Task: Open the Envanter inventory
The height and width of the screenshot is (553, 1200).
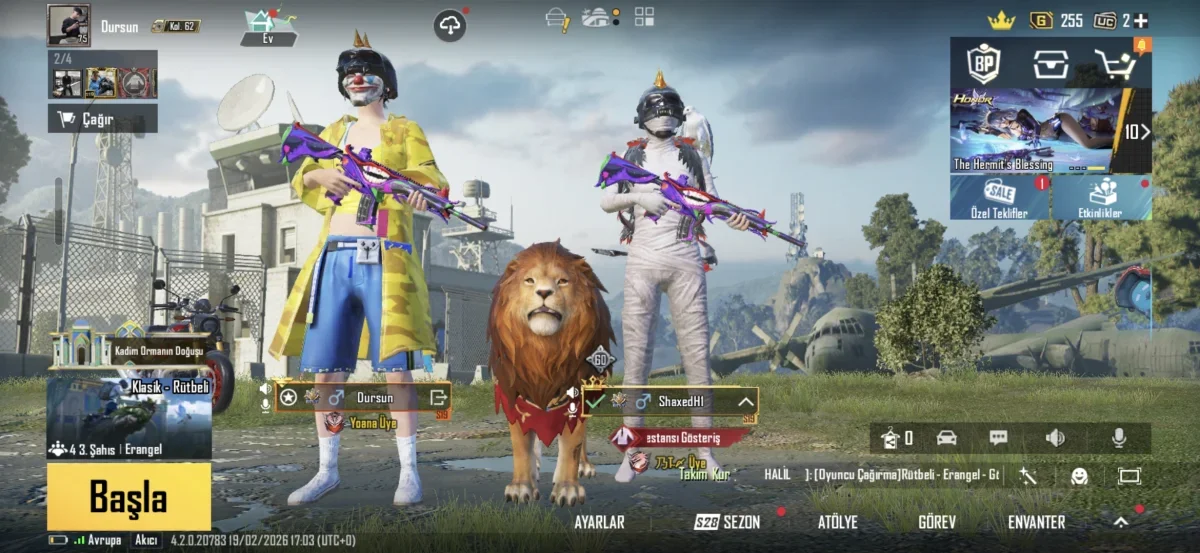Action: click(x=1036, y=522)
